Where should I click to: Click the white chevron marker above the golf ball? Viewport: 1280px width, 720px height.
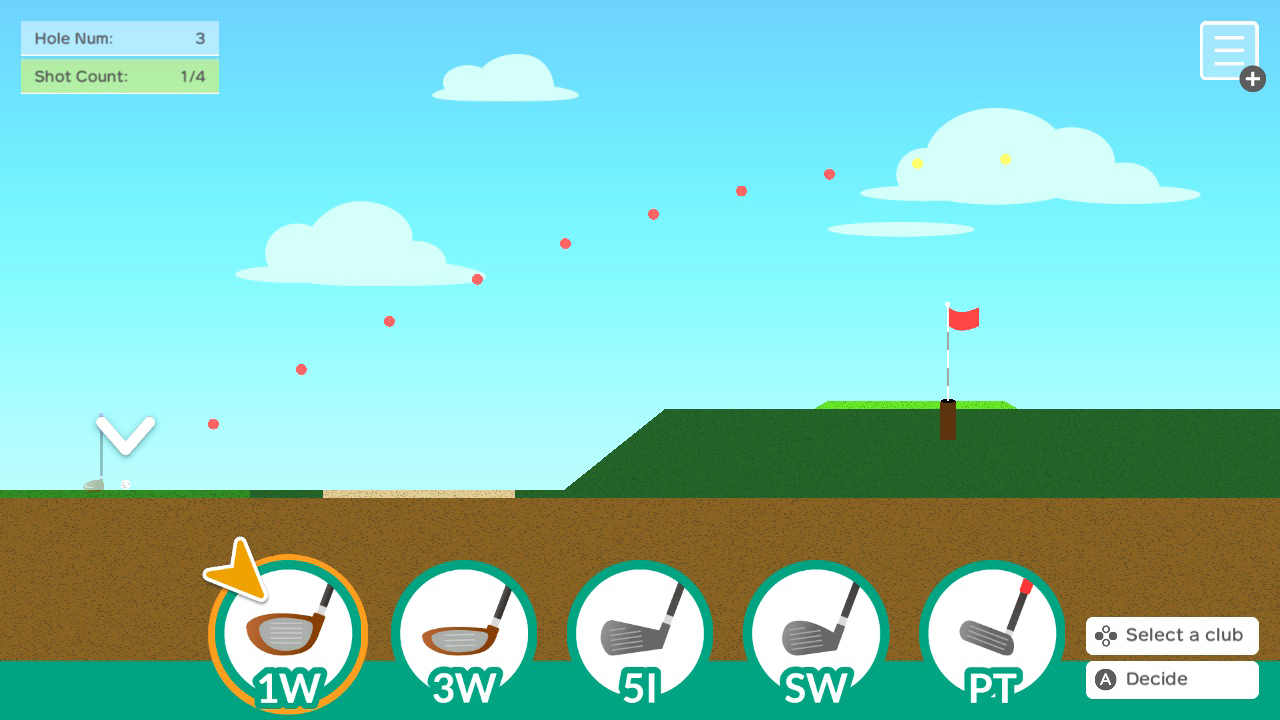[126, 432]
